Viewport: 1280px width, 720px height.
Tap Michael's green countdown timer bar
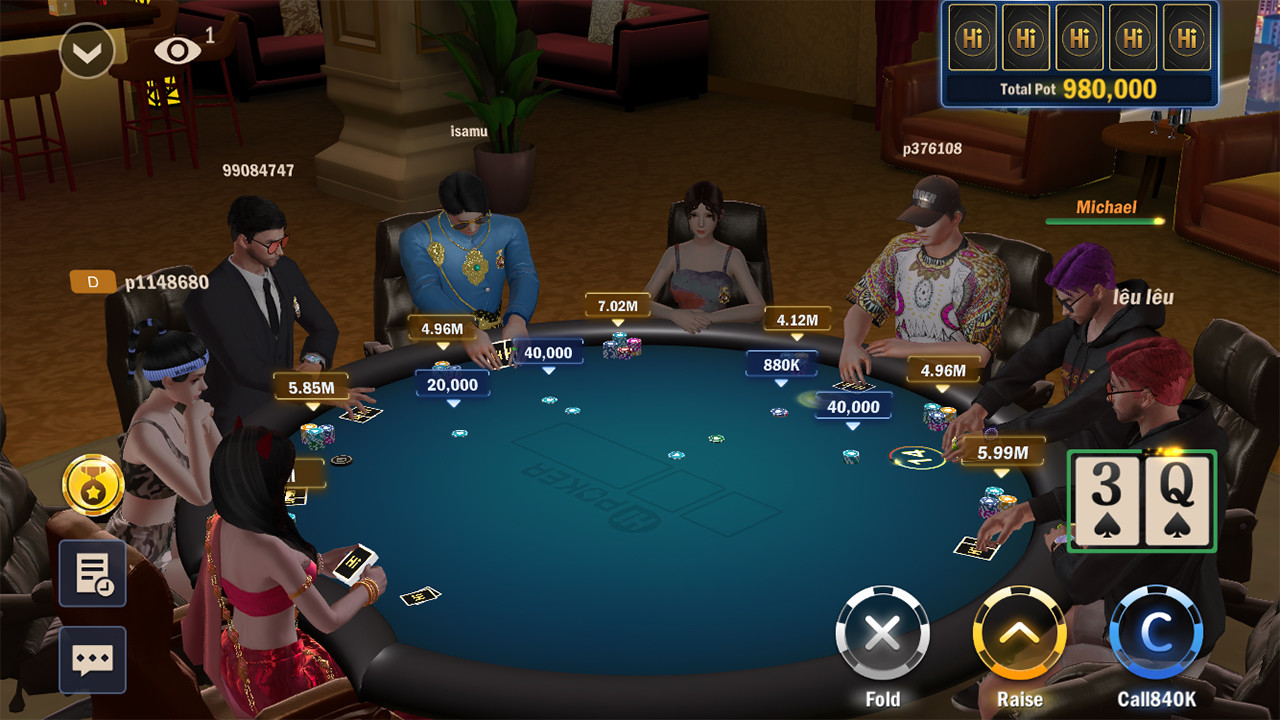[x=1106, y=221]
